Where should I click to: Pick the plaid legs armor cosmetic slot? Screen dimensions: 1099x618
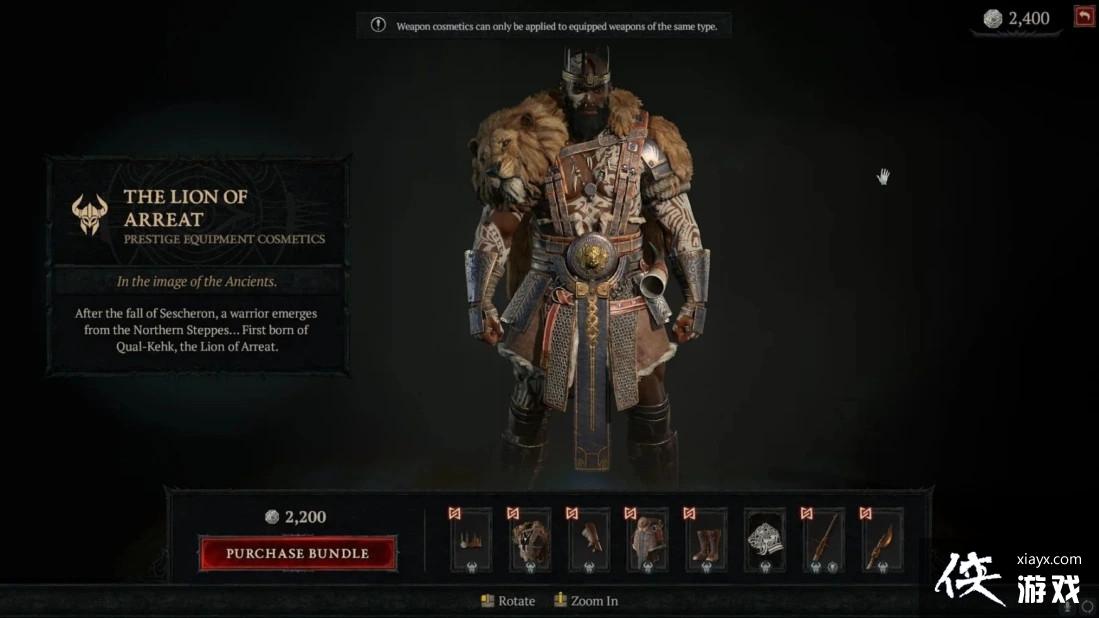coord(648,540)
